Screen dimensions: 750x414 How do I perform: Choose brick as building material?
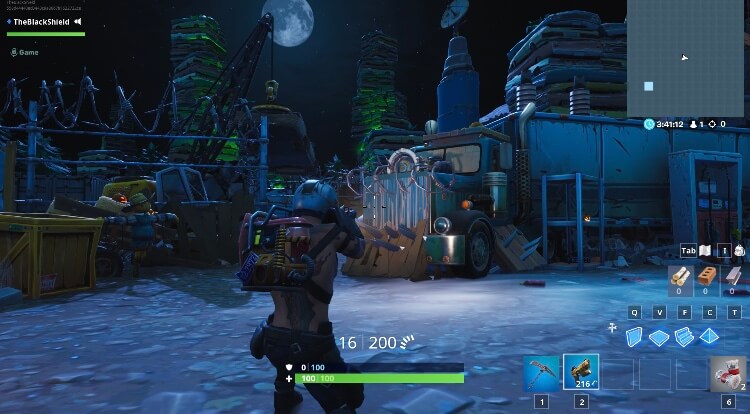pos(705,279)
